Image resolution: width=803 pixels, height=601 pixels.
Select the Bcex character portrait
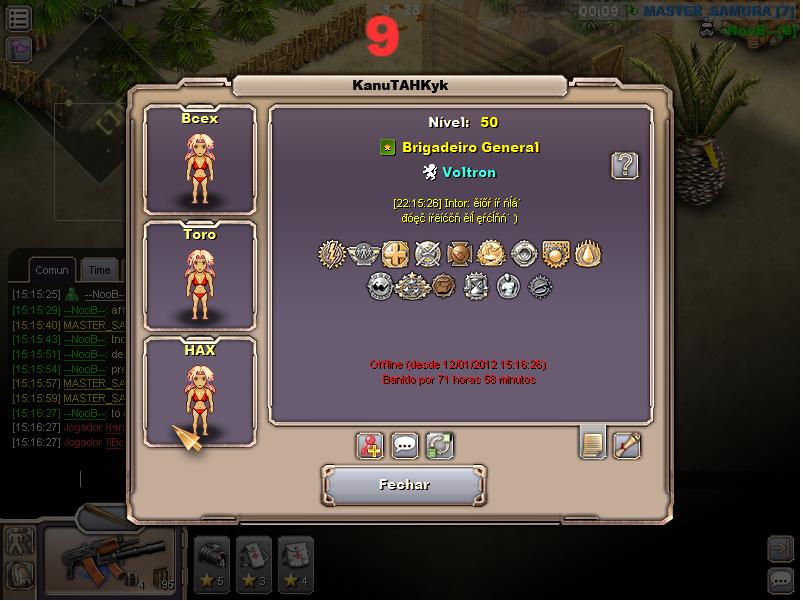[x=200, y=158]
